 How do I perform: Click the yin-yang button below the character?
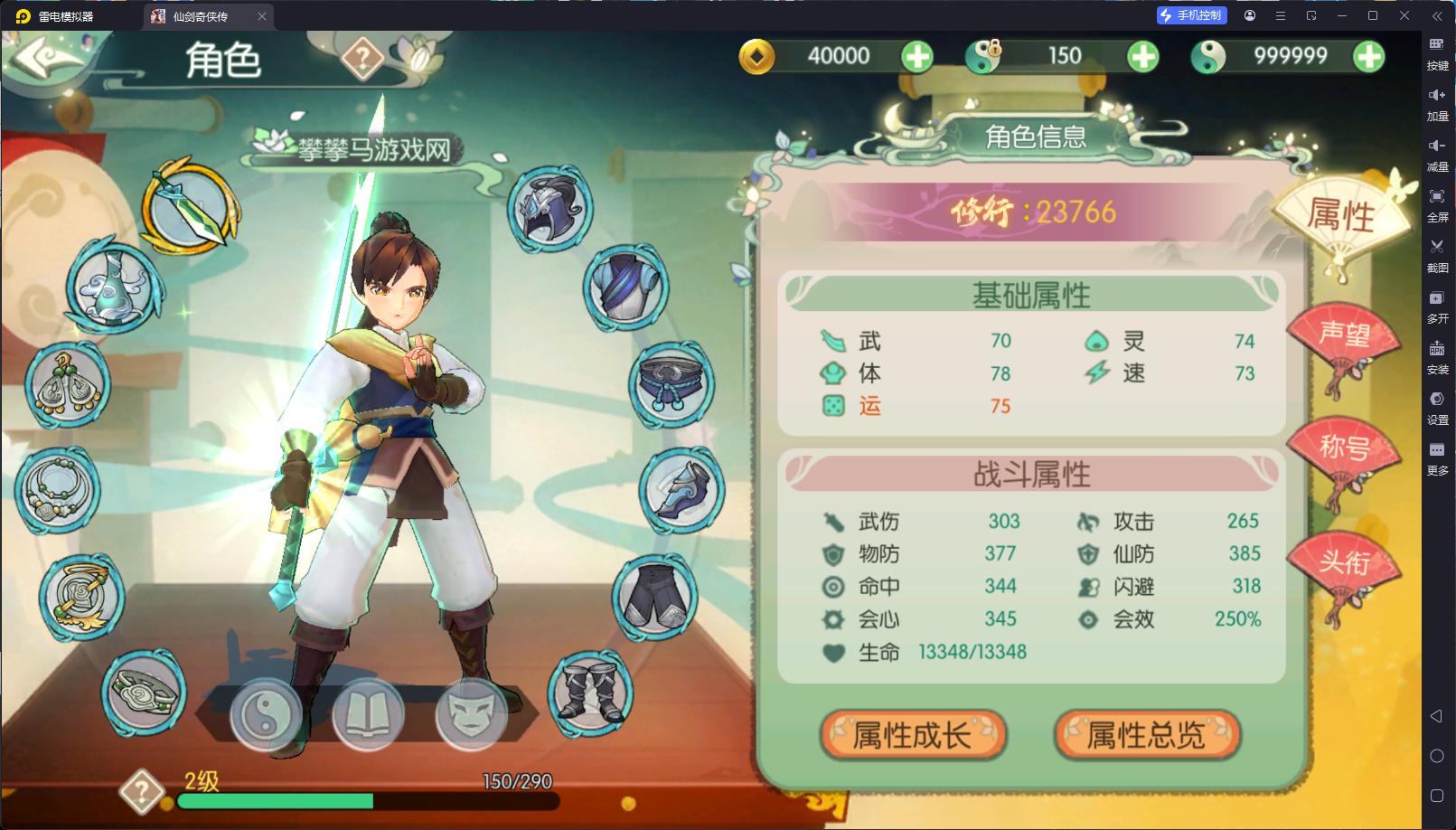point(265,715)
